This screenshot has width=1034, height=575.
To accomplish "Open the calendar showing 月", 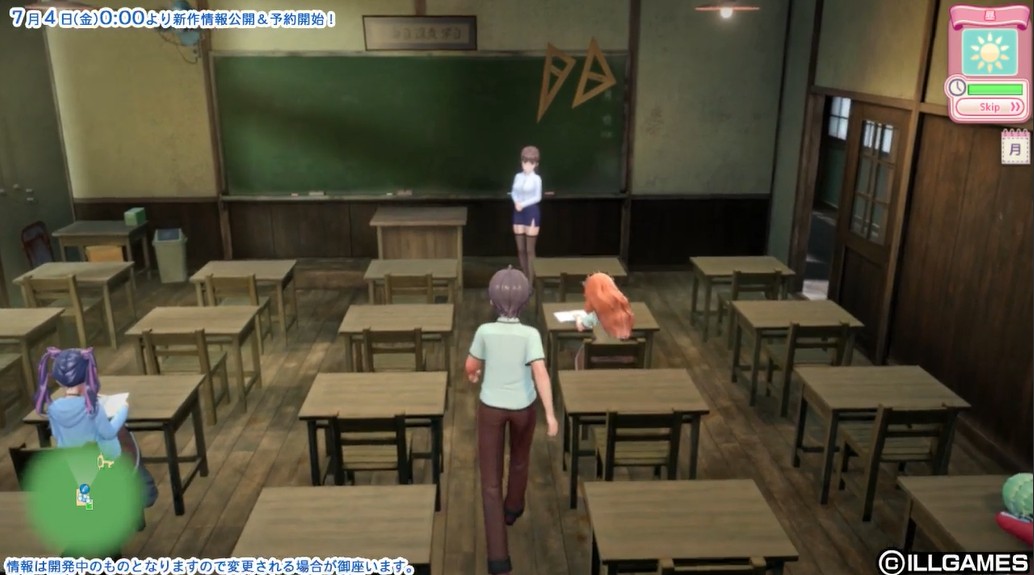I will pyautogui.click(x=1015, y=148).
